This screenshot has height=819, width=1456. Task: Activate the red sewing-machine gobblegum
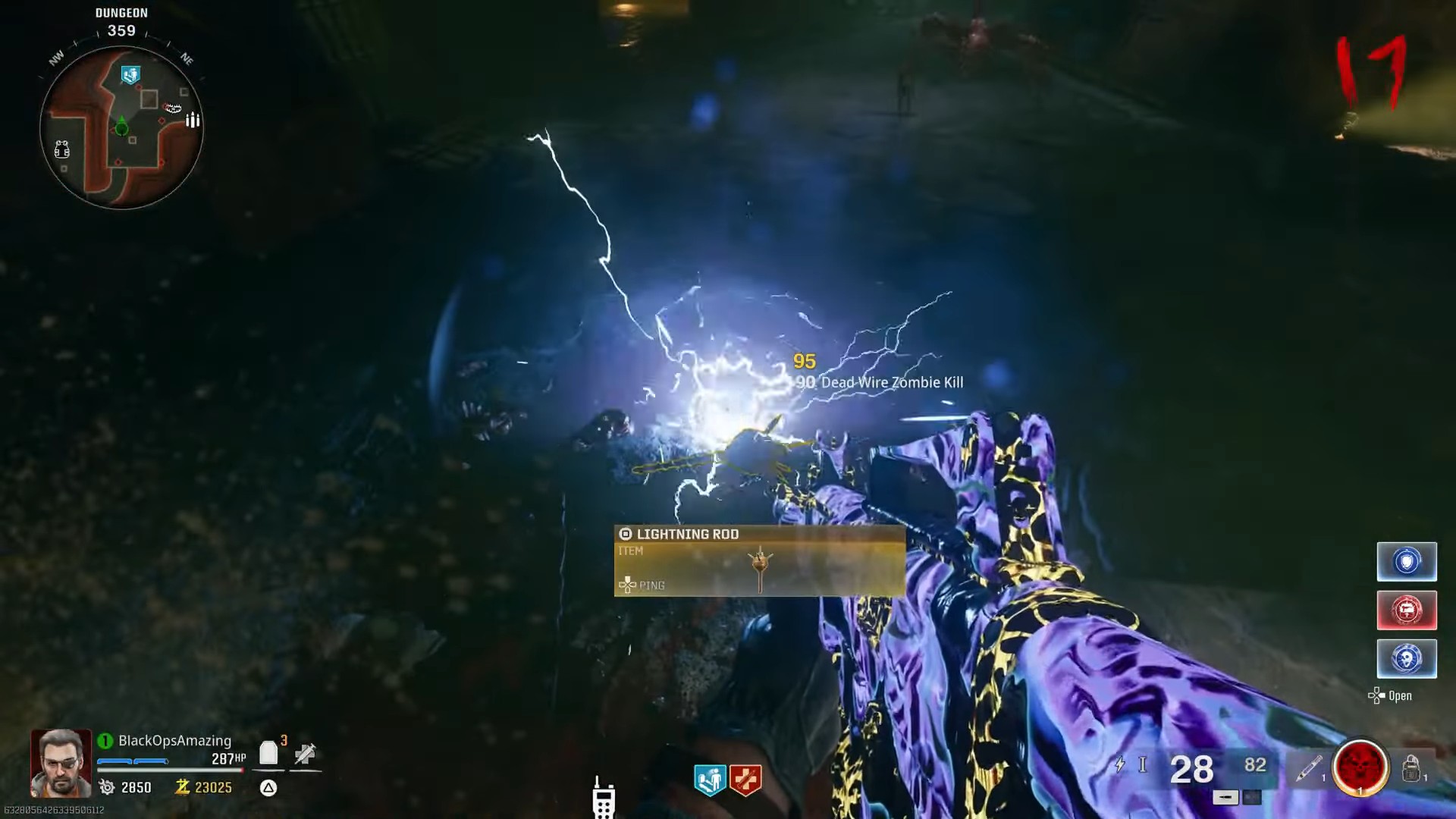[1407, 610]
